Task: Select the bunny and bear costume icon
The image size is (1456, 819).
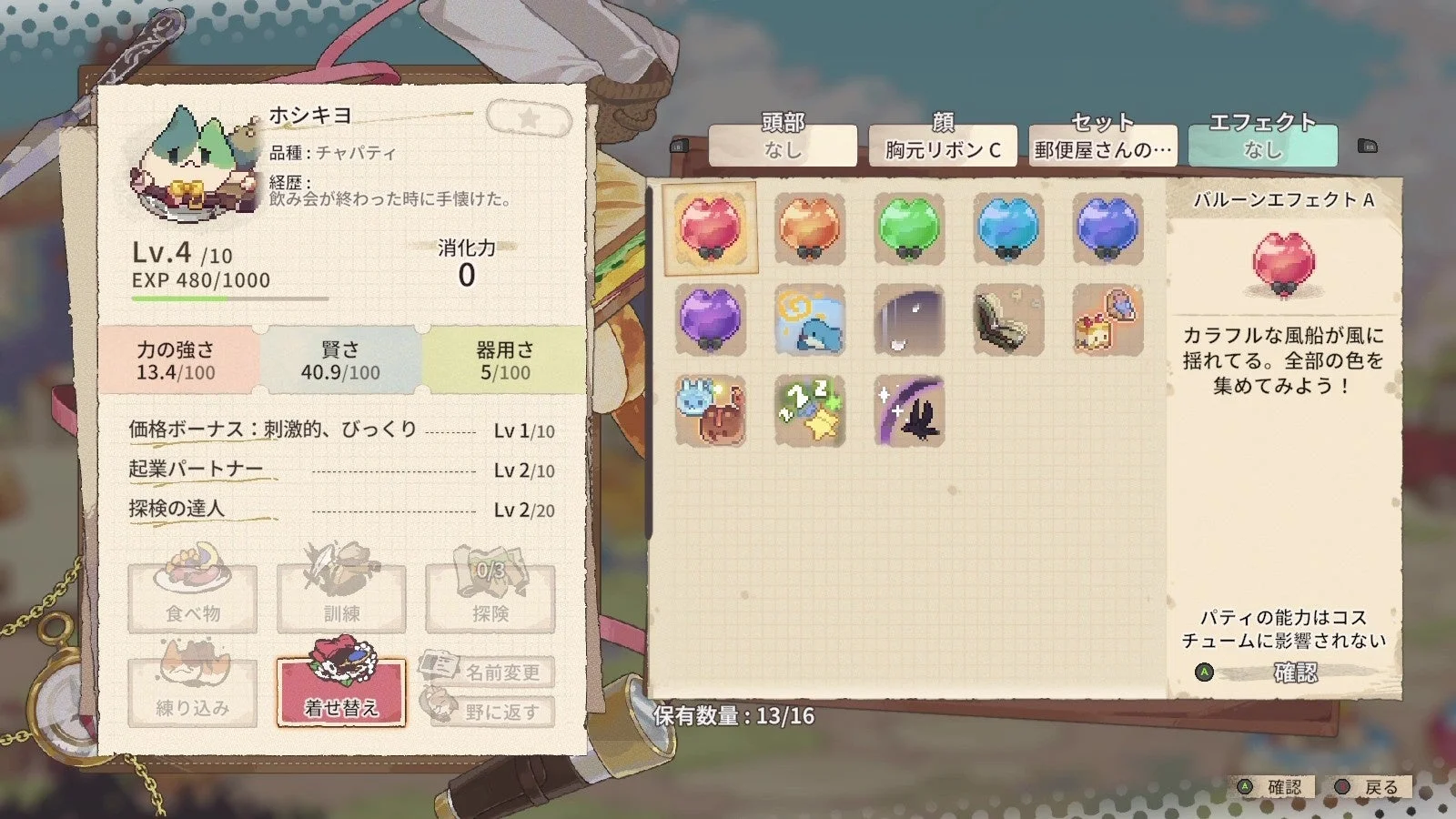Action: click(713, 412)
